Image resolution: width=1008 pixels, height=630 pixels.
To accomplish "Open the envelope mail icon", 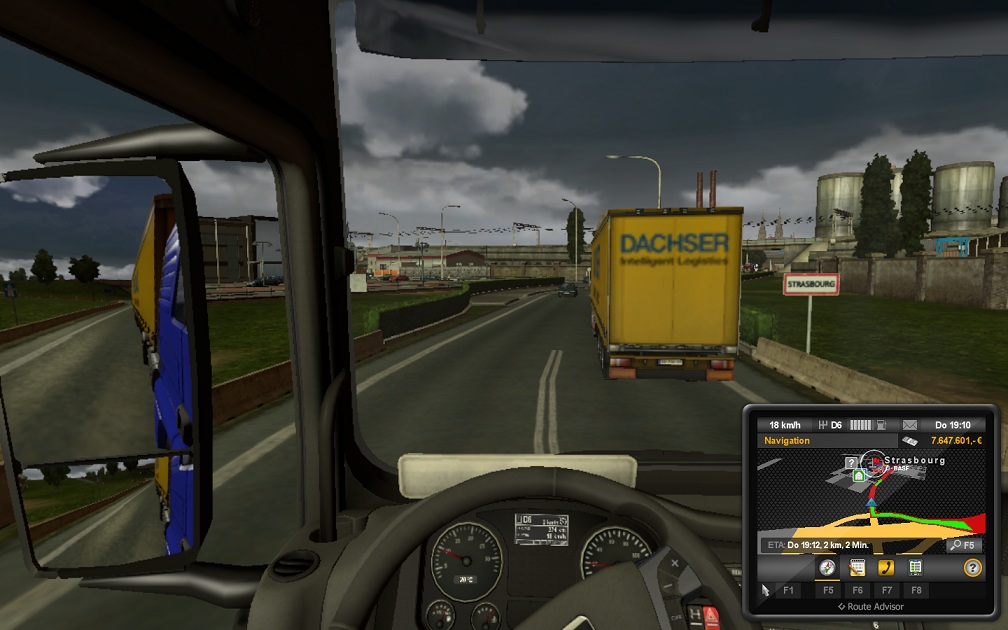I will [910, 424].
